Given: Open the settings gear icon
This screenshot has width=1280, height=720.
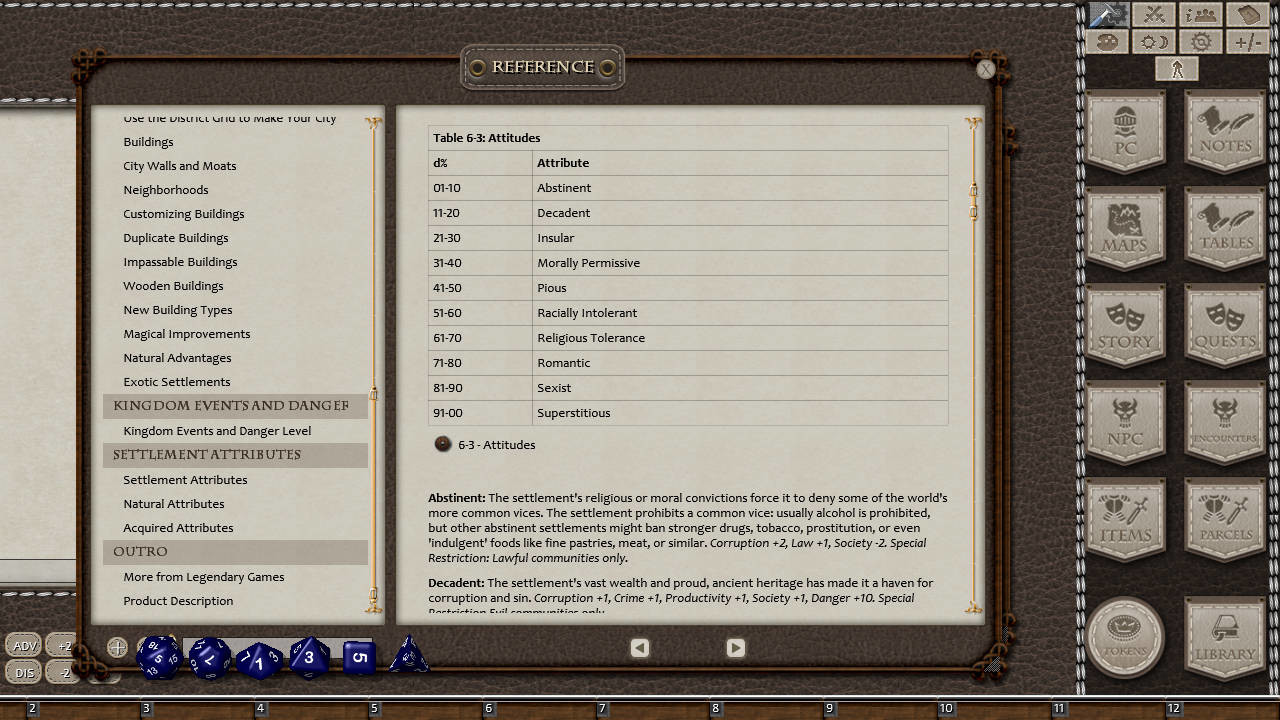Looking at the screenshot, I should (1198, 41).
